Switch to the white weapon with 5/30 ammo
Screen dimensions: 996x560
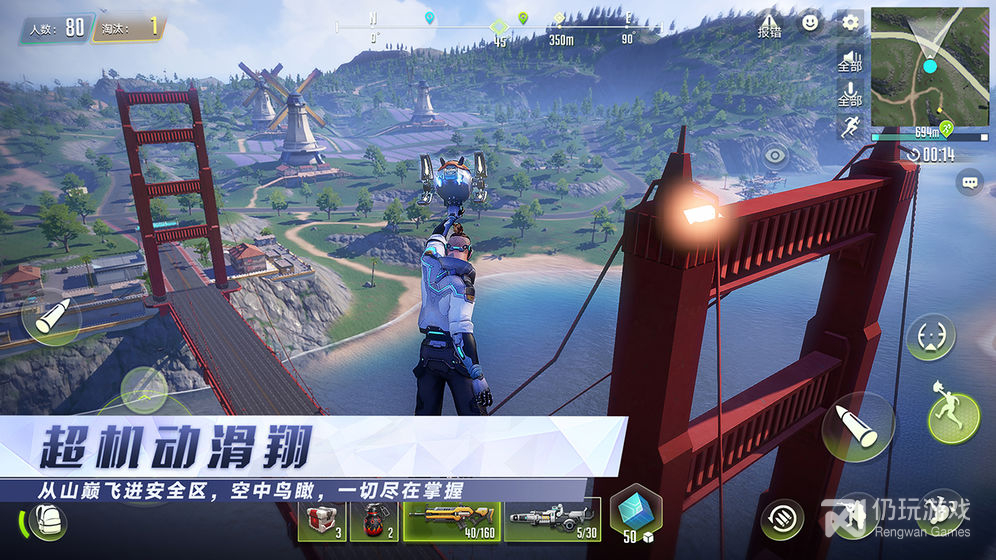[x=552, y=520]
